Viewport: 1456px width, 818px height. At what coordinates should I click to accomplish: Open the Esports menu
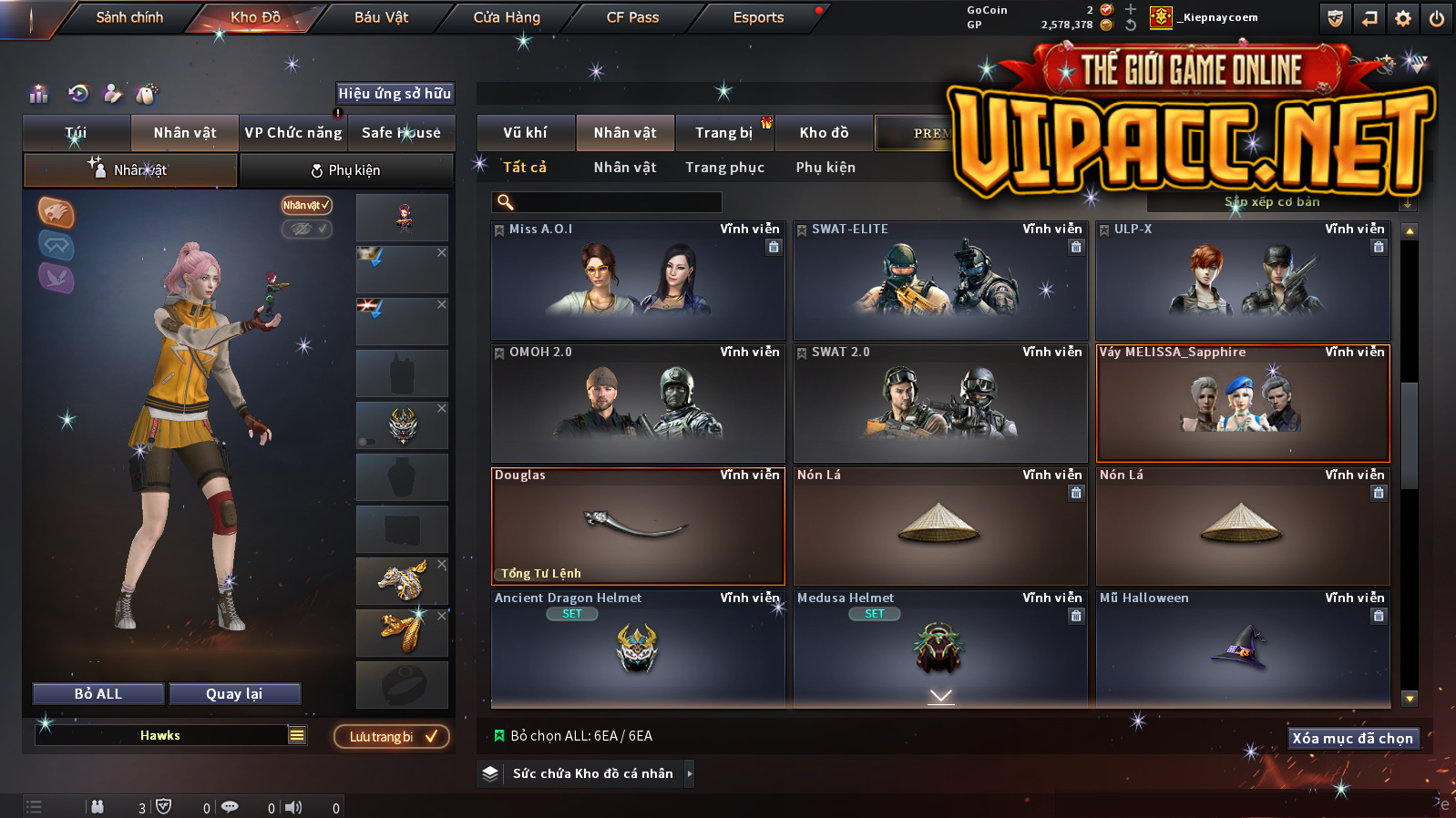pos(758,17)
